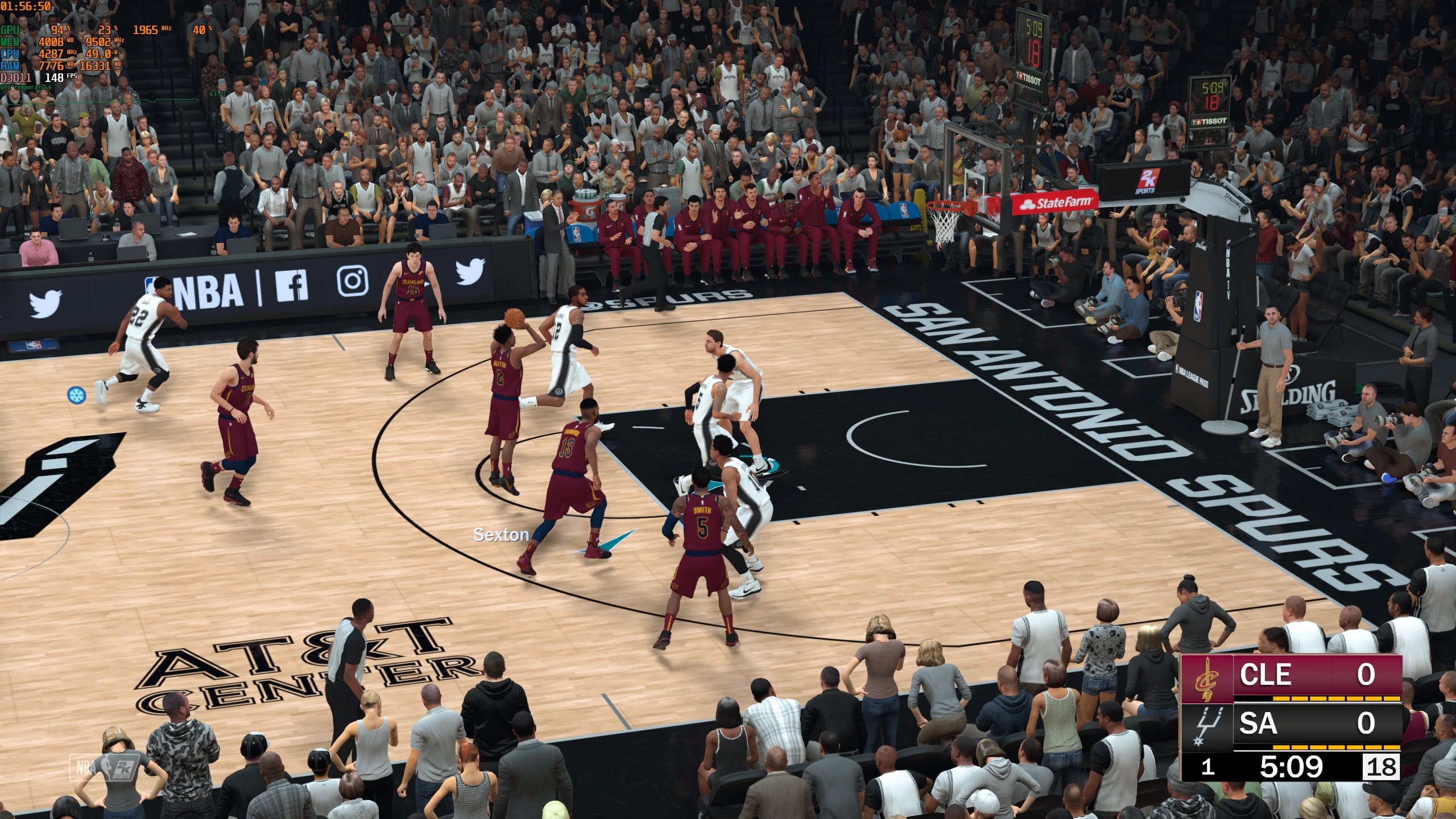The width and height of the screenshot is (1456, 819).
Task: Select the Spurs logo on the scoreboard
Action: tap(1206, 727)
